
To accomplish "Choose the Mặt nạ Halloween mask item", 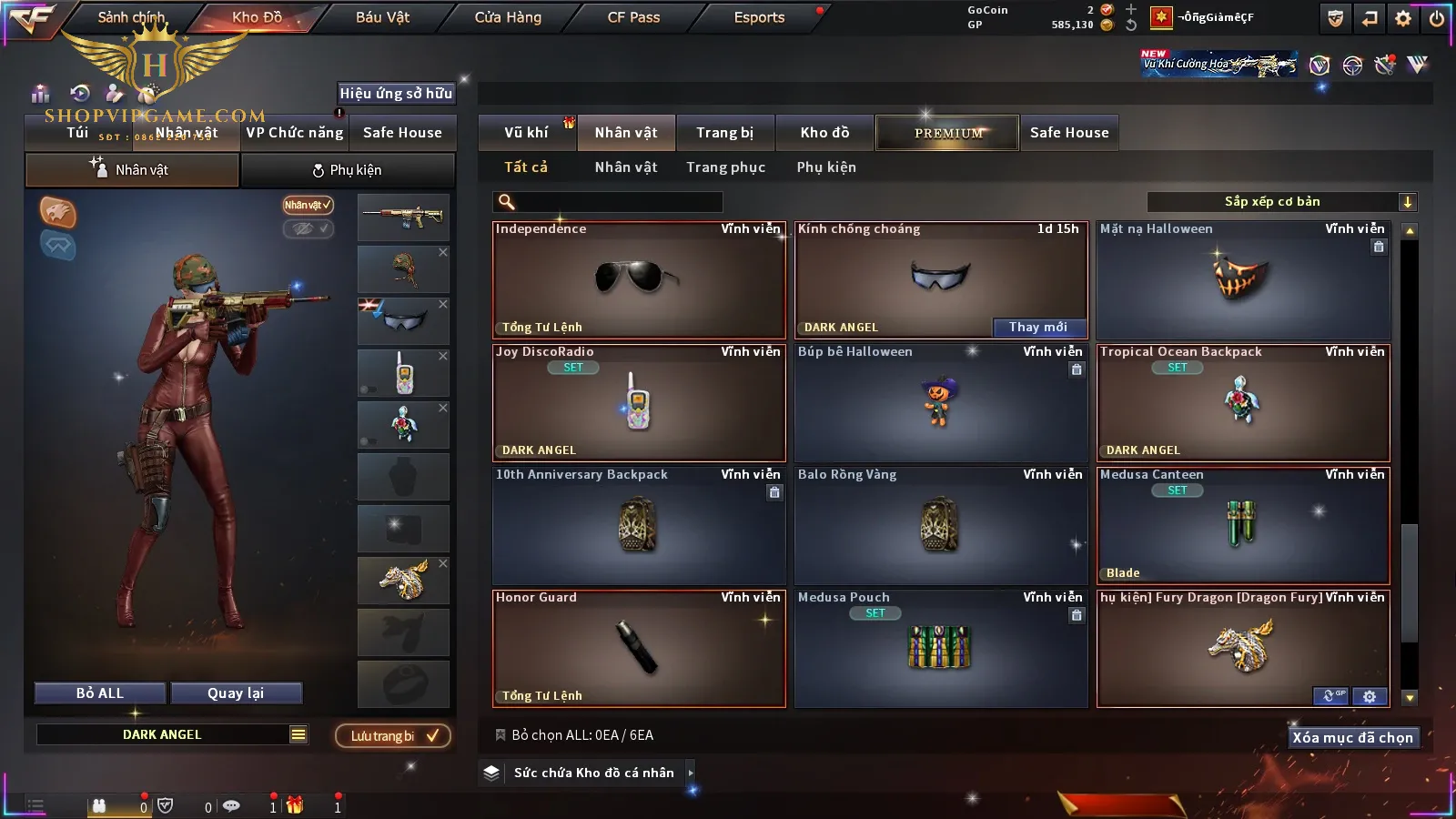I will point(1242,280).
